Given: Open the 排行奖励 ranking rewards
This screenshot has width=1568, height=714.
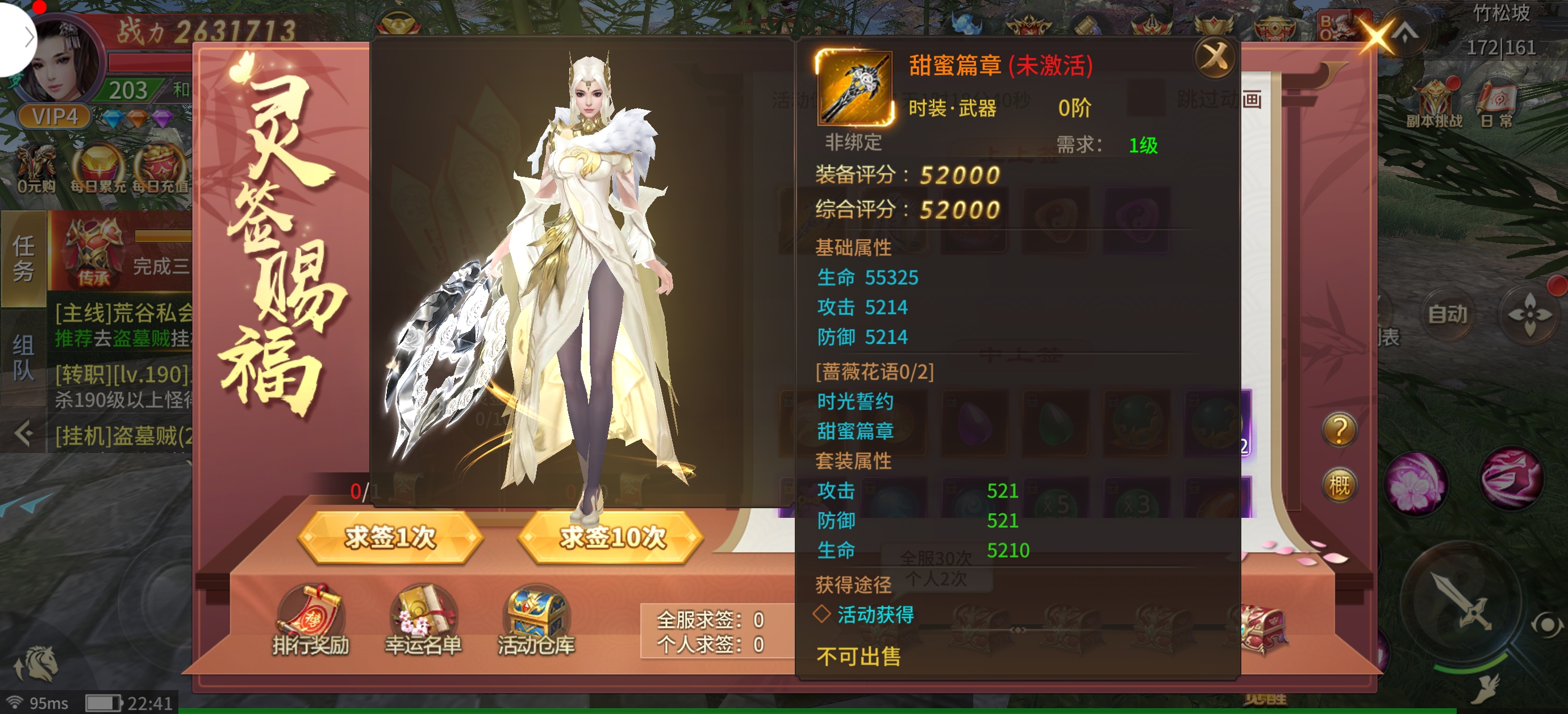Looking at the screenshot, I should (310, 620).
